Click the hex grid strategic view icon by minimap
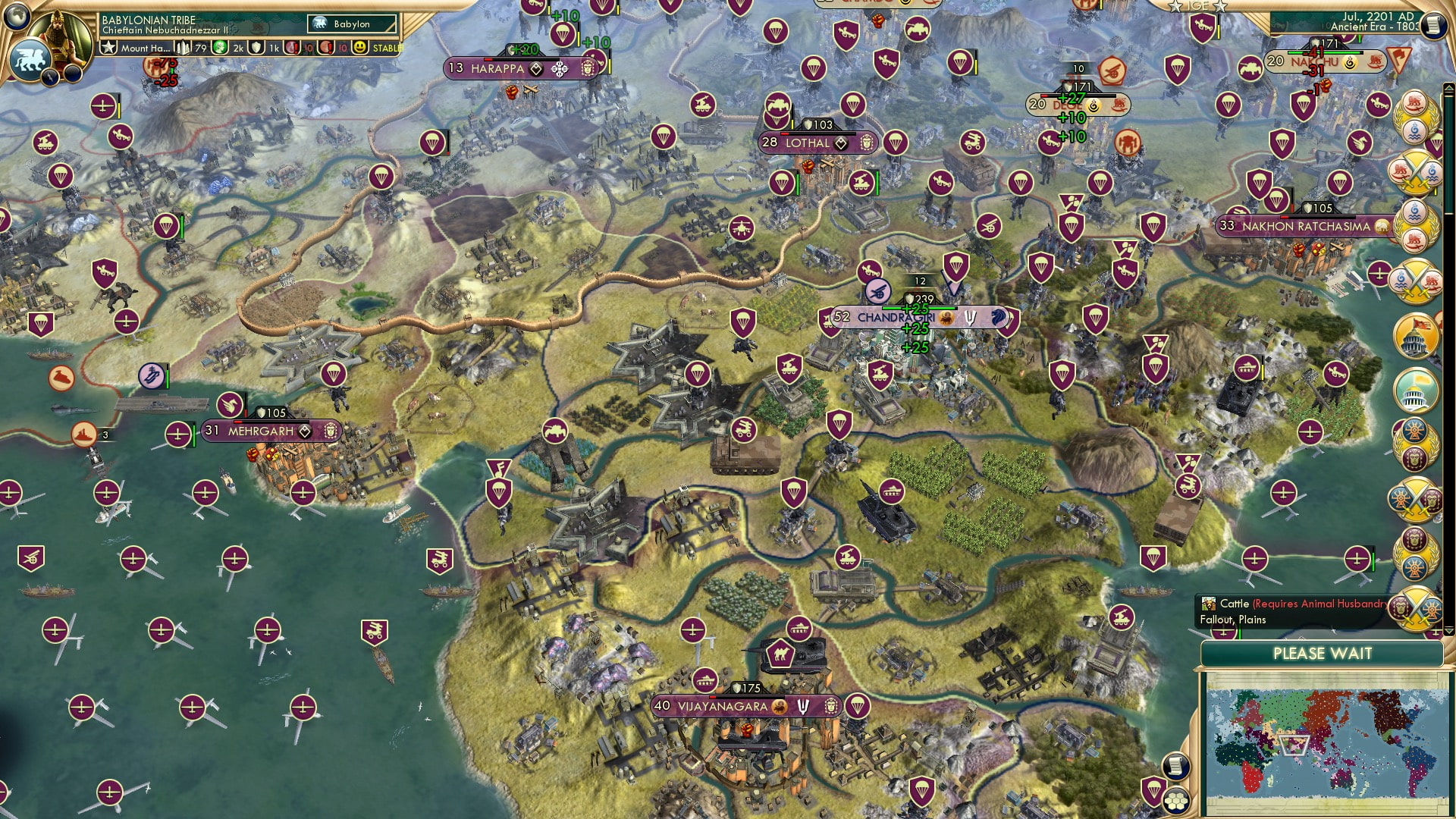Screen dimensions: 1456x819 pyautogui.click(x=1177, y=801)
